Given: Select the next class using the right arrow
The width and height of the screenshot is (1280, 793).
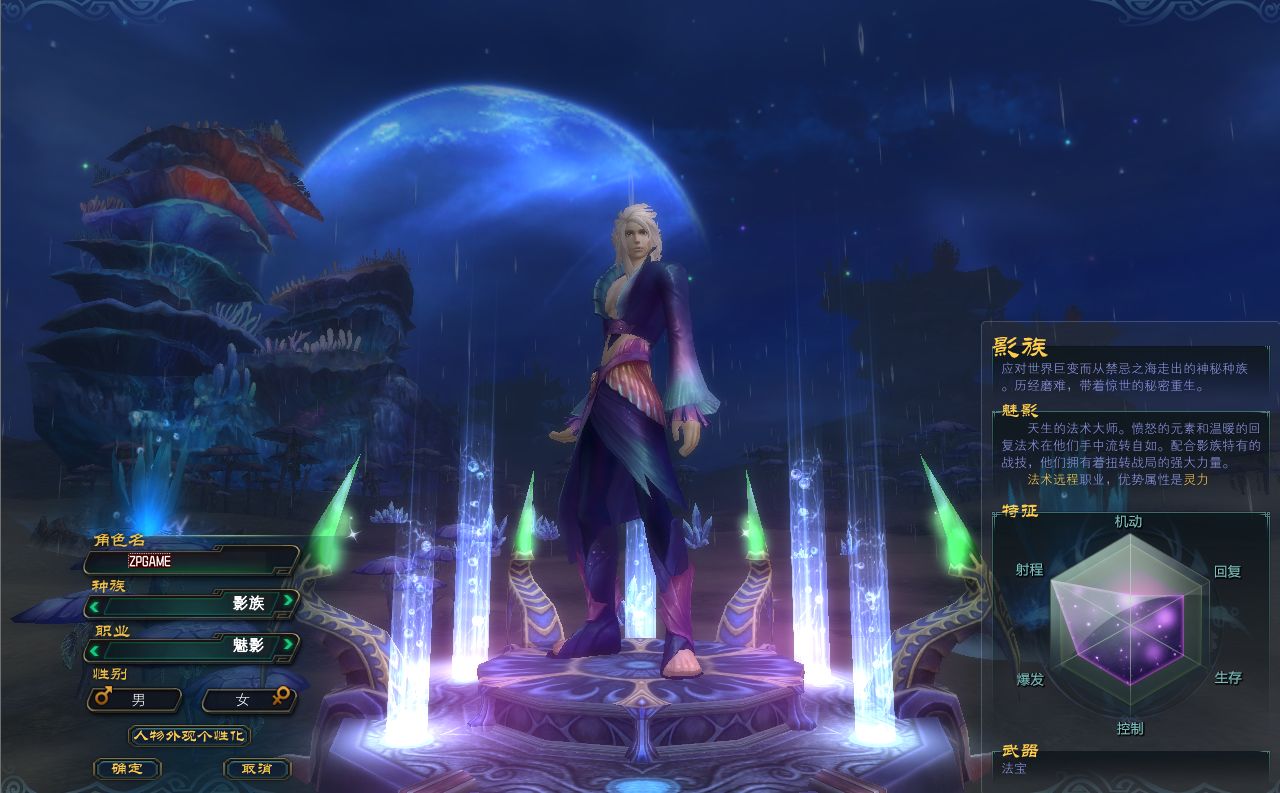Looking at the screenshot, I should coord(288,644).
